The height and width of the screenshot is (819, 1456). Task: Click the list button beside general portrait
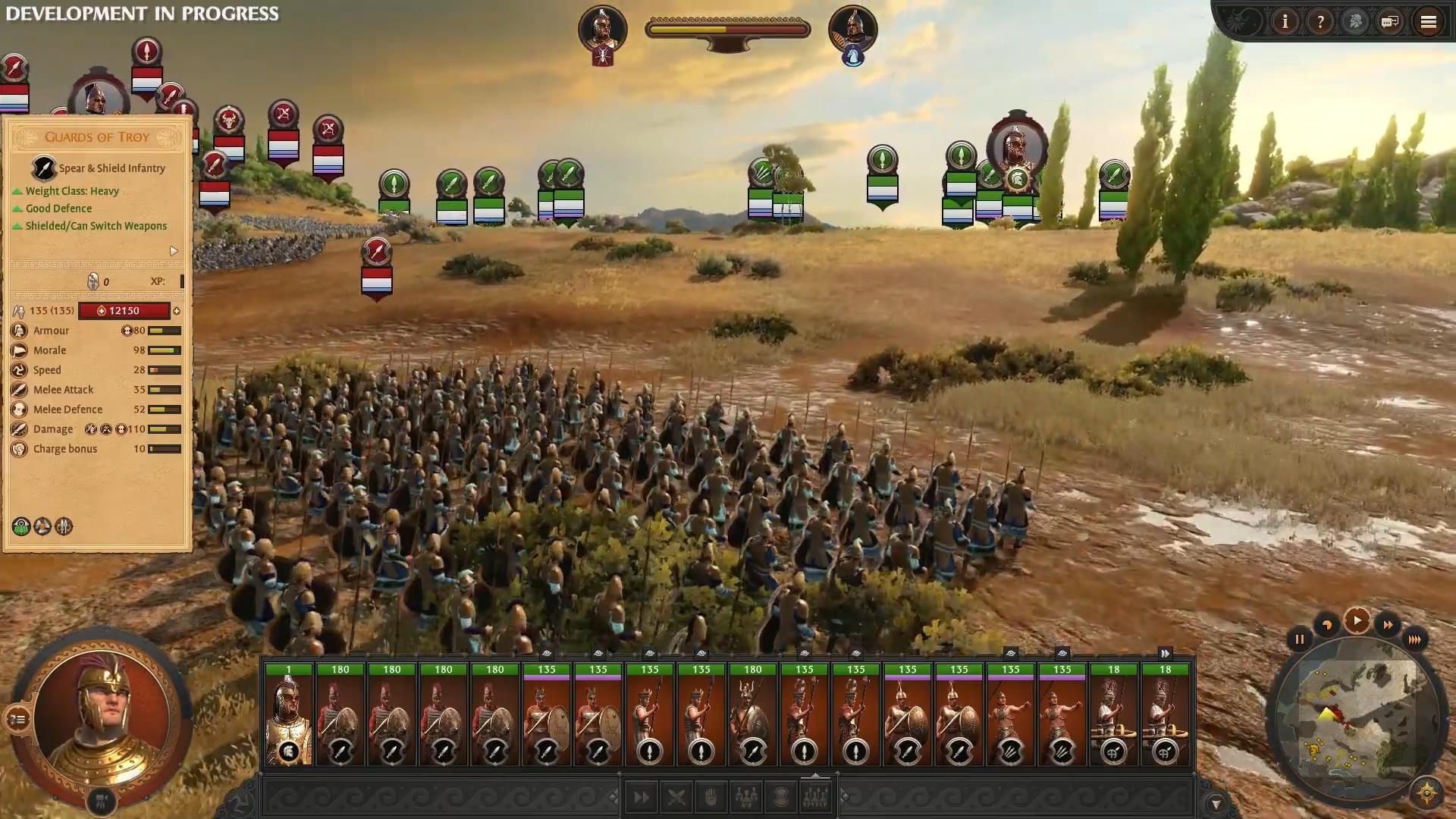(17, 718)
